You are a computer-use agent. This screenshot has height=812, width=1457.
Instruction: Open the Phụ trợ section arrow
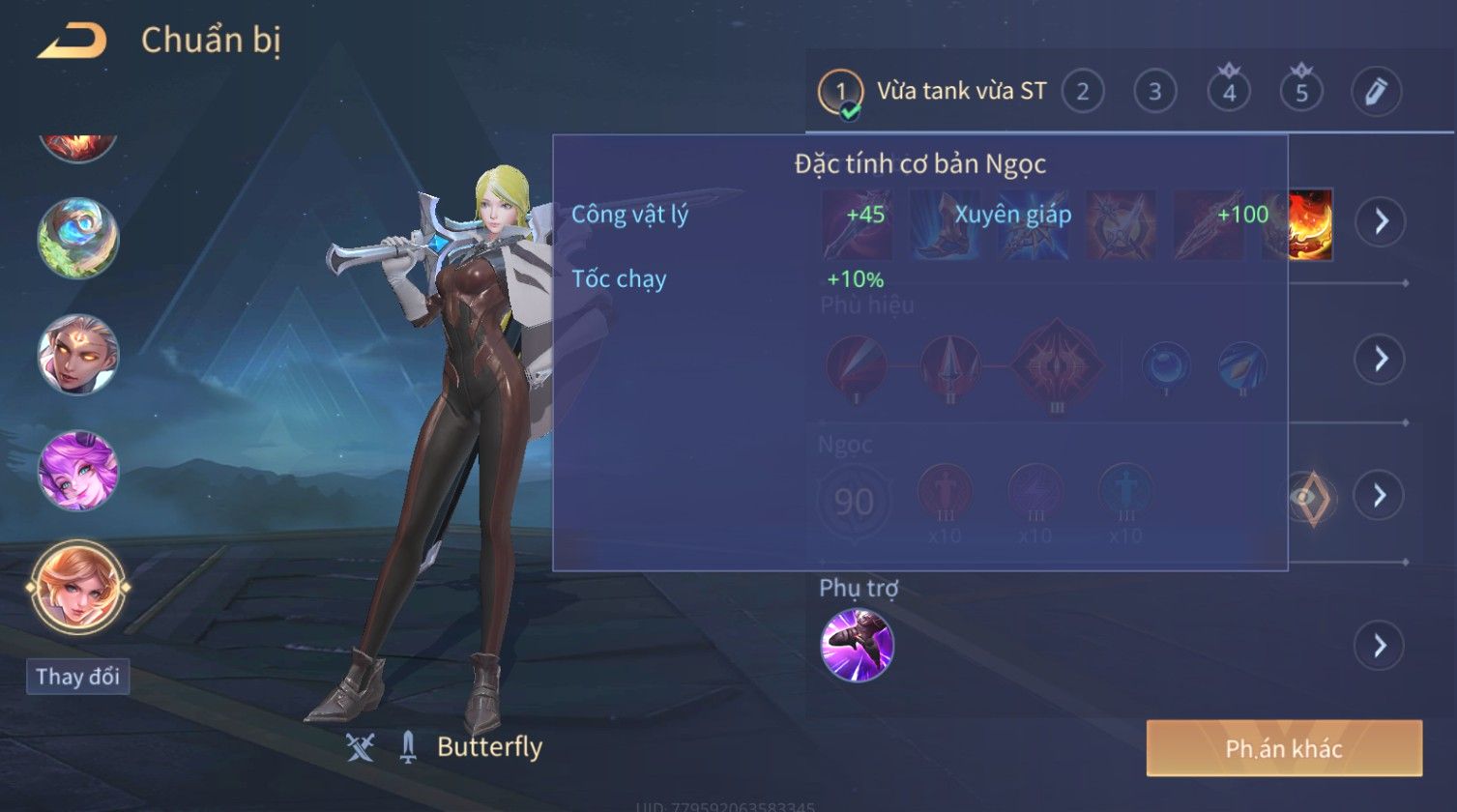(x=1380, y=645)
